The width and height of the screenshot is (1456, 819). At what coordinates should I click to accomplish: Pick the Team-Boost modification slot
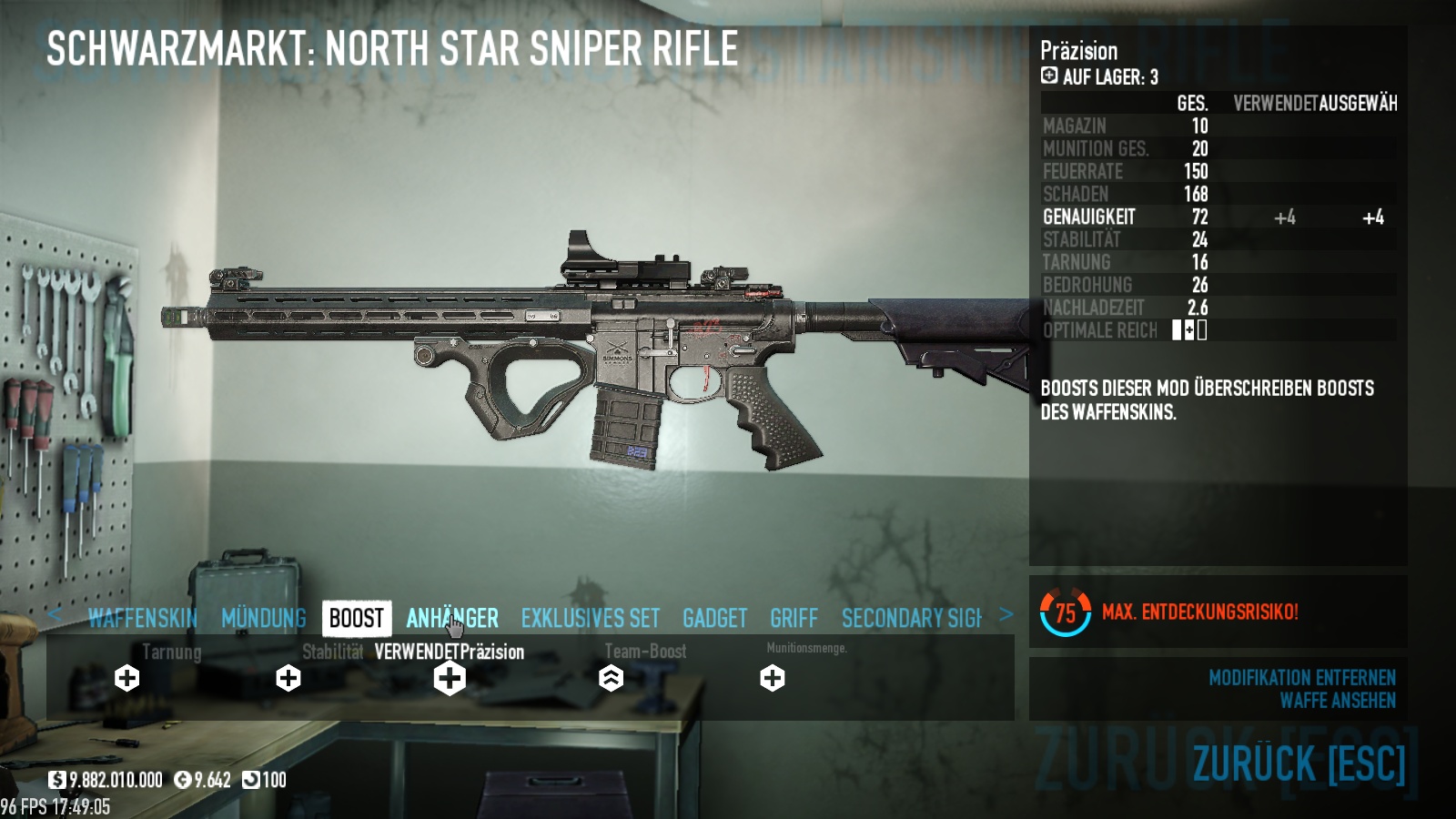(611, 678)
